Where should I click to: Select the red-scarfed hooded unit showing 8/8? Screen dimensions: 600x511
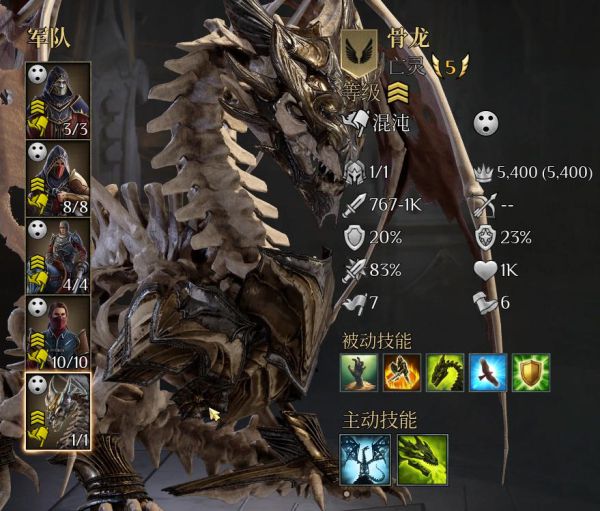[x=59, y=178]
